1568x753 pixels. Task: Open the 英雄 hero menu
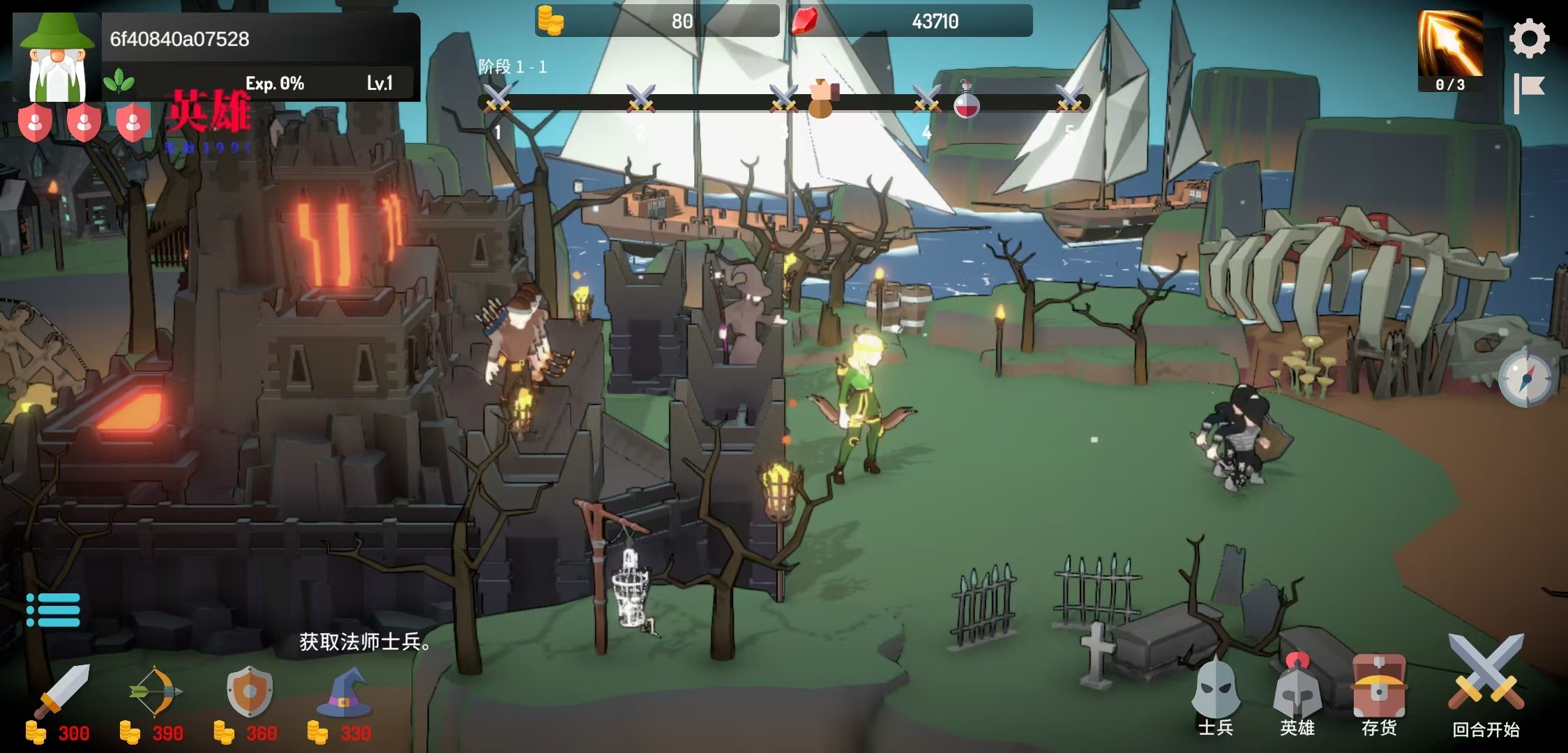tap(1297, 694)
